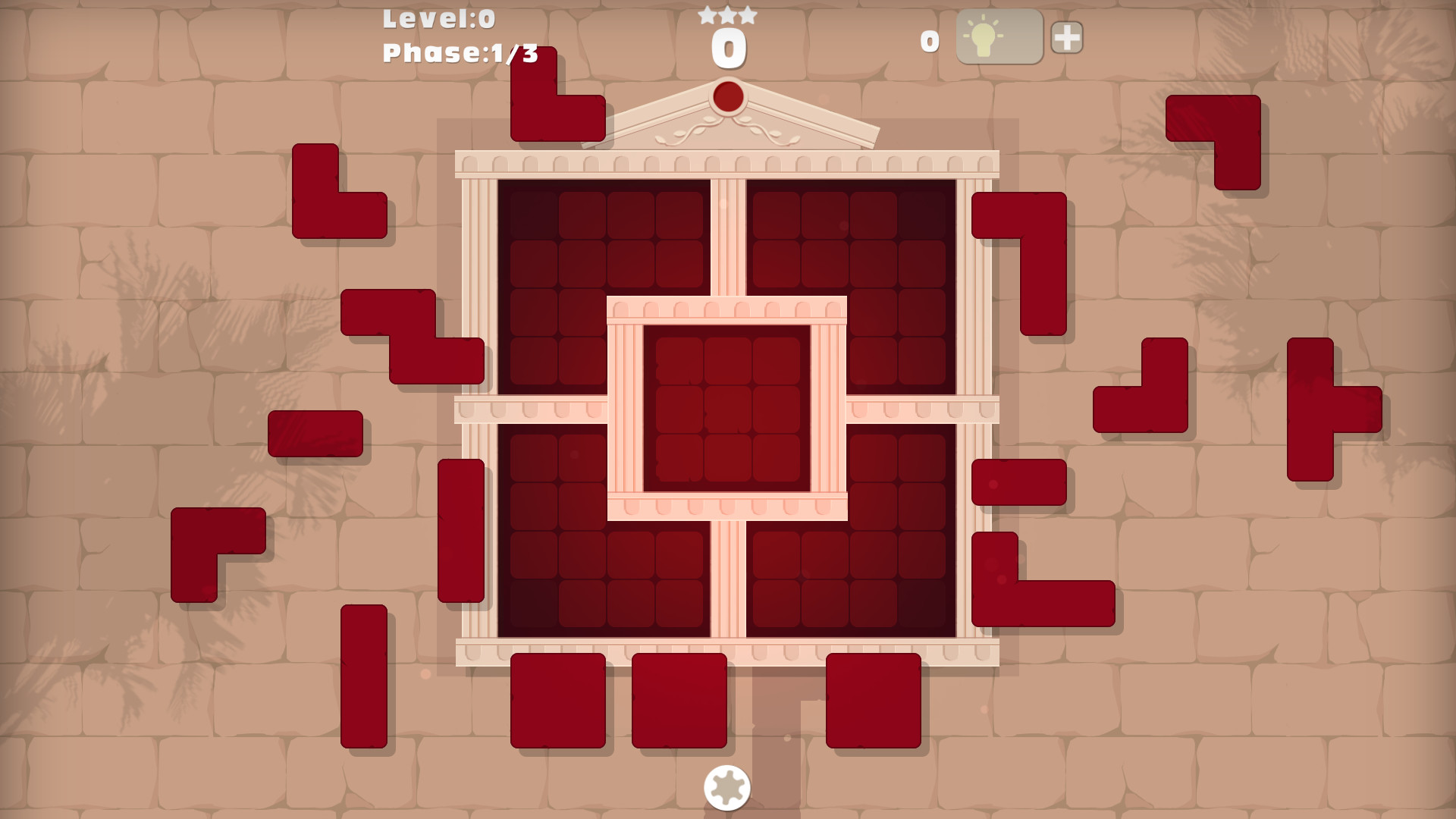The width and height of the screenshot is (1456, 819).
Task: Pick the horizontal rectangle piece on the left side
Action: tap(315, 432)
